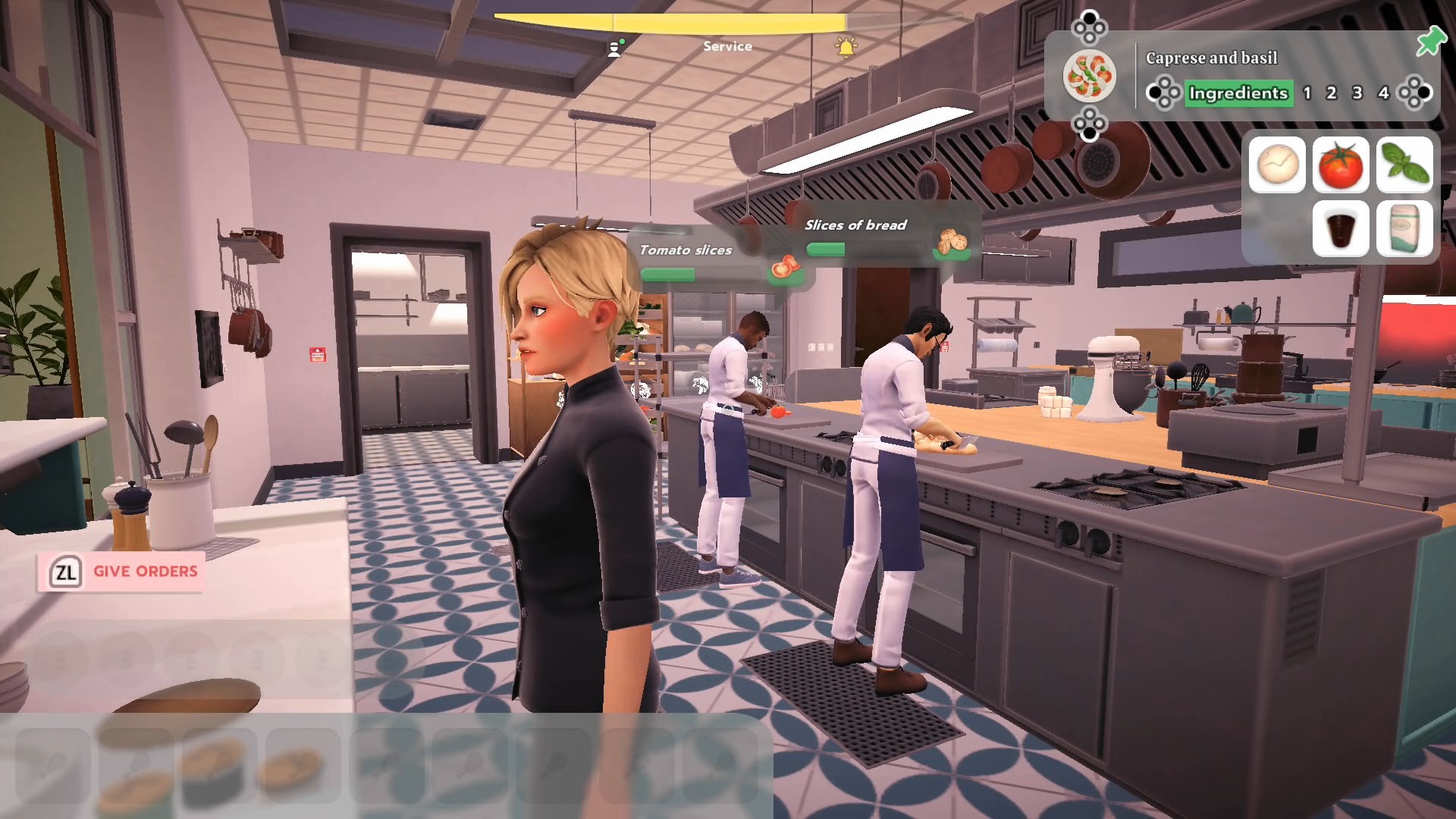The image size is (1456, 819).
Task: Click the chef icon beside Service
Action: tap(615, 49)
